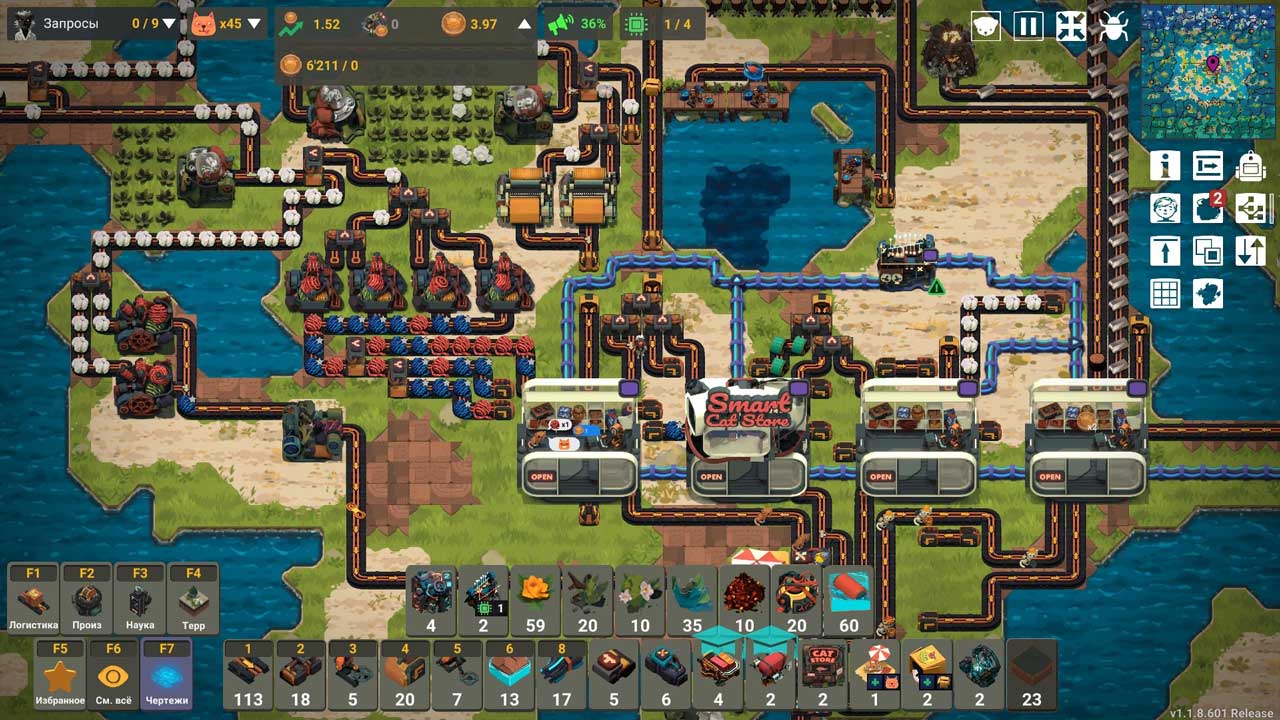The width and height of the screenshot is (1280, 720).
Task: Open the minimap
Action: pyautogui.click(x=1207, y=71)
